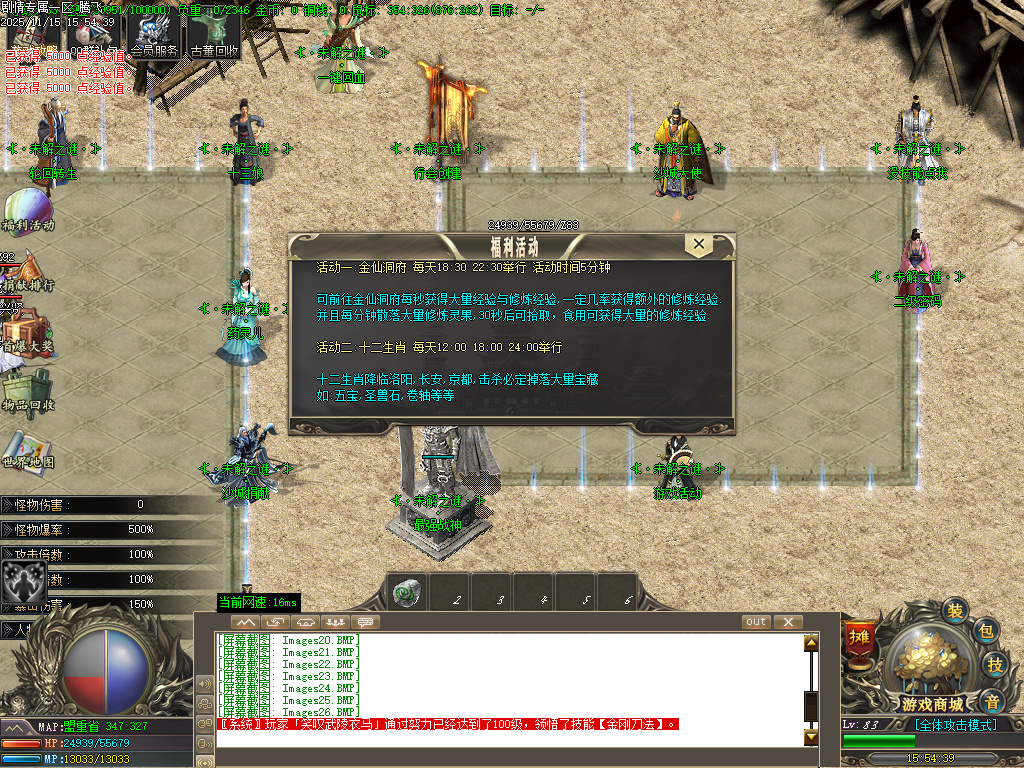The height and width of the screenshot is (768, 1024).
Task: Close the 福利活动 welfare event dialog
Action: pyautogui.click(x=699, y=244)
